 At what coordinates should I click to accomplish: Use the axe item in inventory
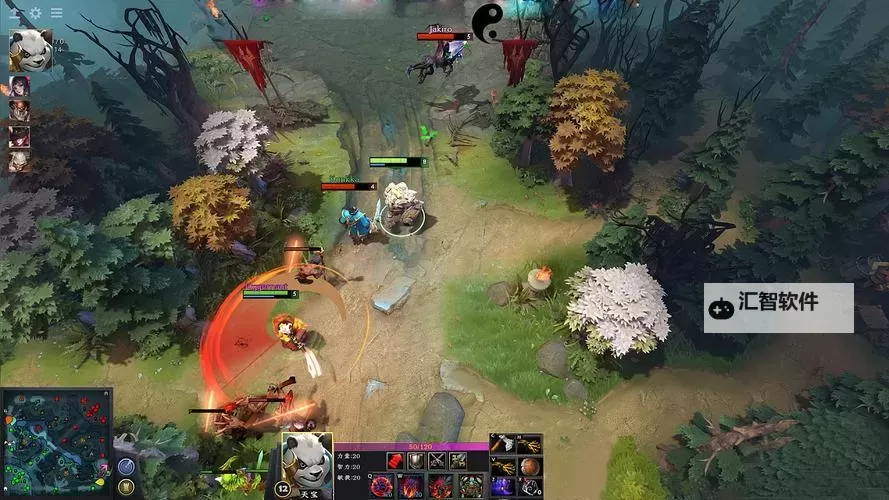[x=503, y=445]
